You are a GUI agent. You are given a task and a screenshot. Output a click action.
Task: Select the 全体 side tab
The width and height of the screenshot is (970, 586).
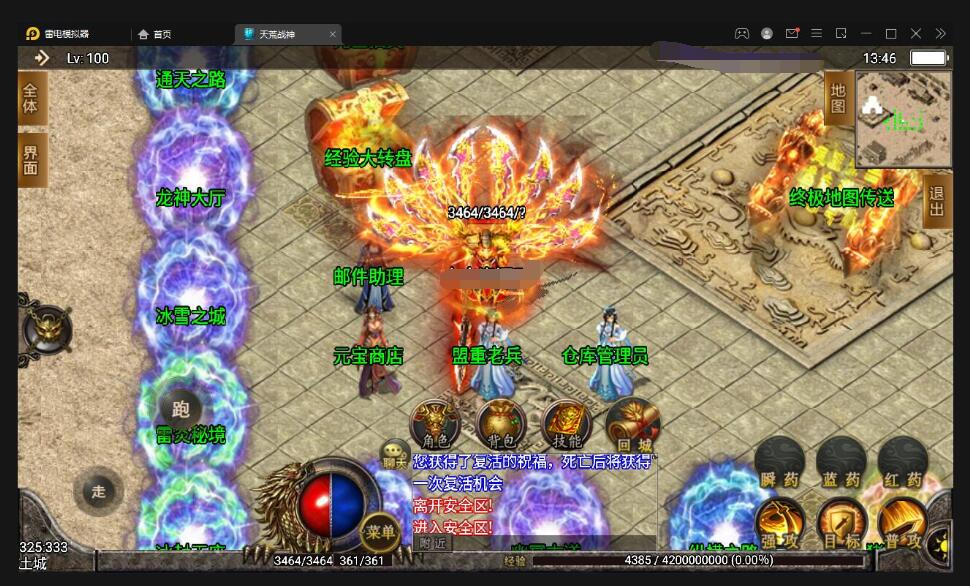click(31, 99)
